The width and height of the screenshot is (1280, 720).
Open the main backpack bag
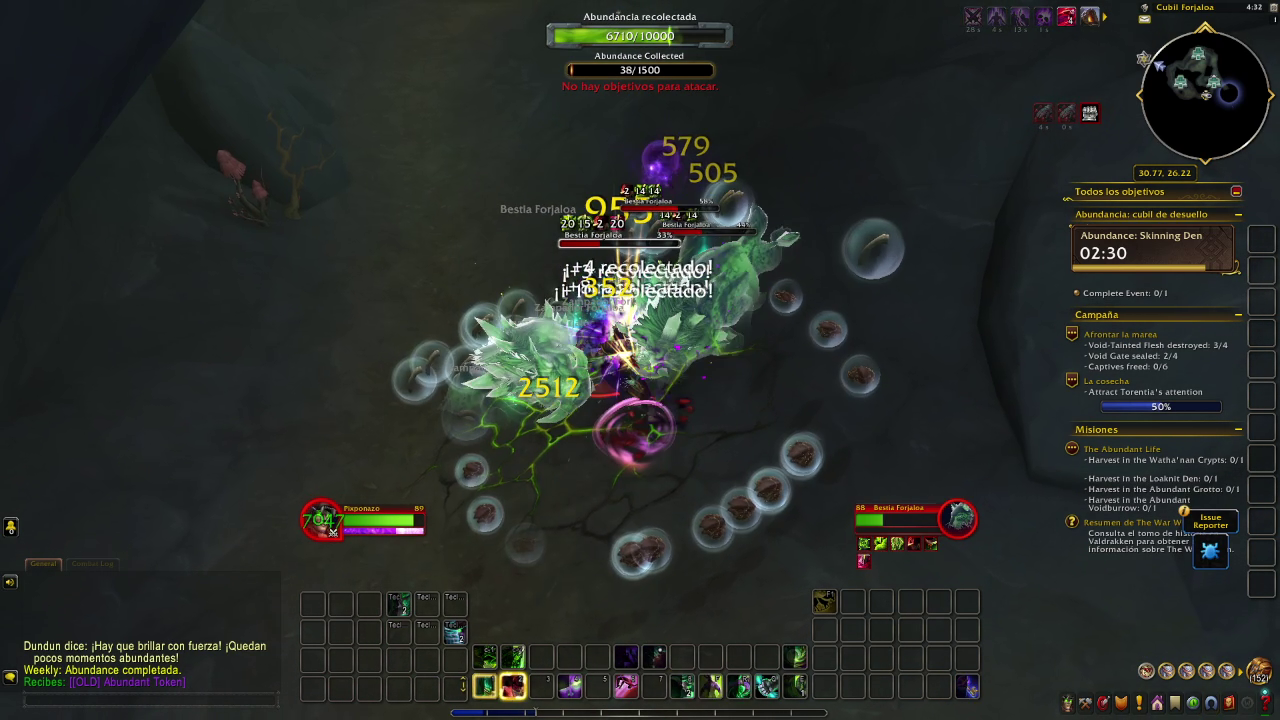coord(1258,671)
